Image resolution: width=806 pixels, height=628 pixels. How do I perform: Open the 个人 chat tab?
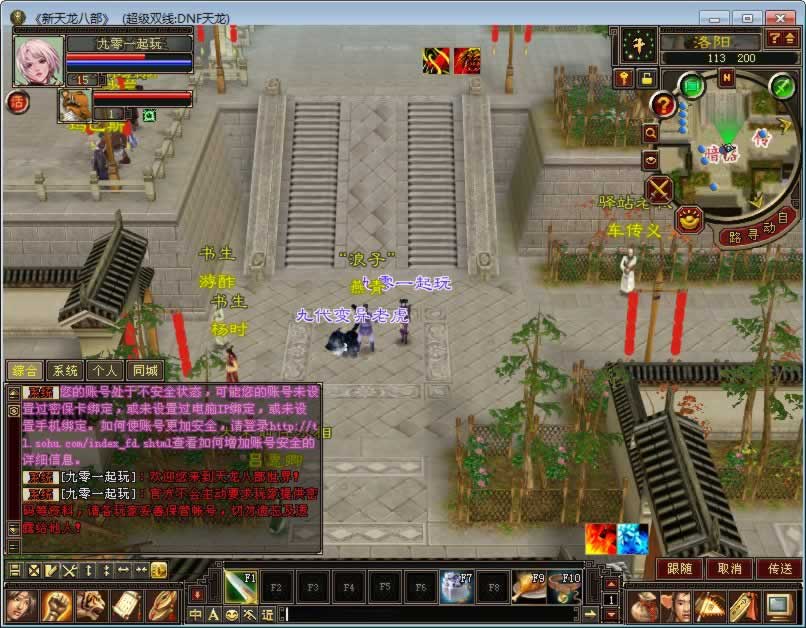pyautogui.click(x=102, y=371)
